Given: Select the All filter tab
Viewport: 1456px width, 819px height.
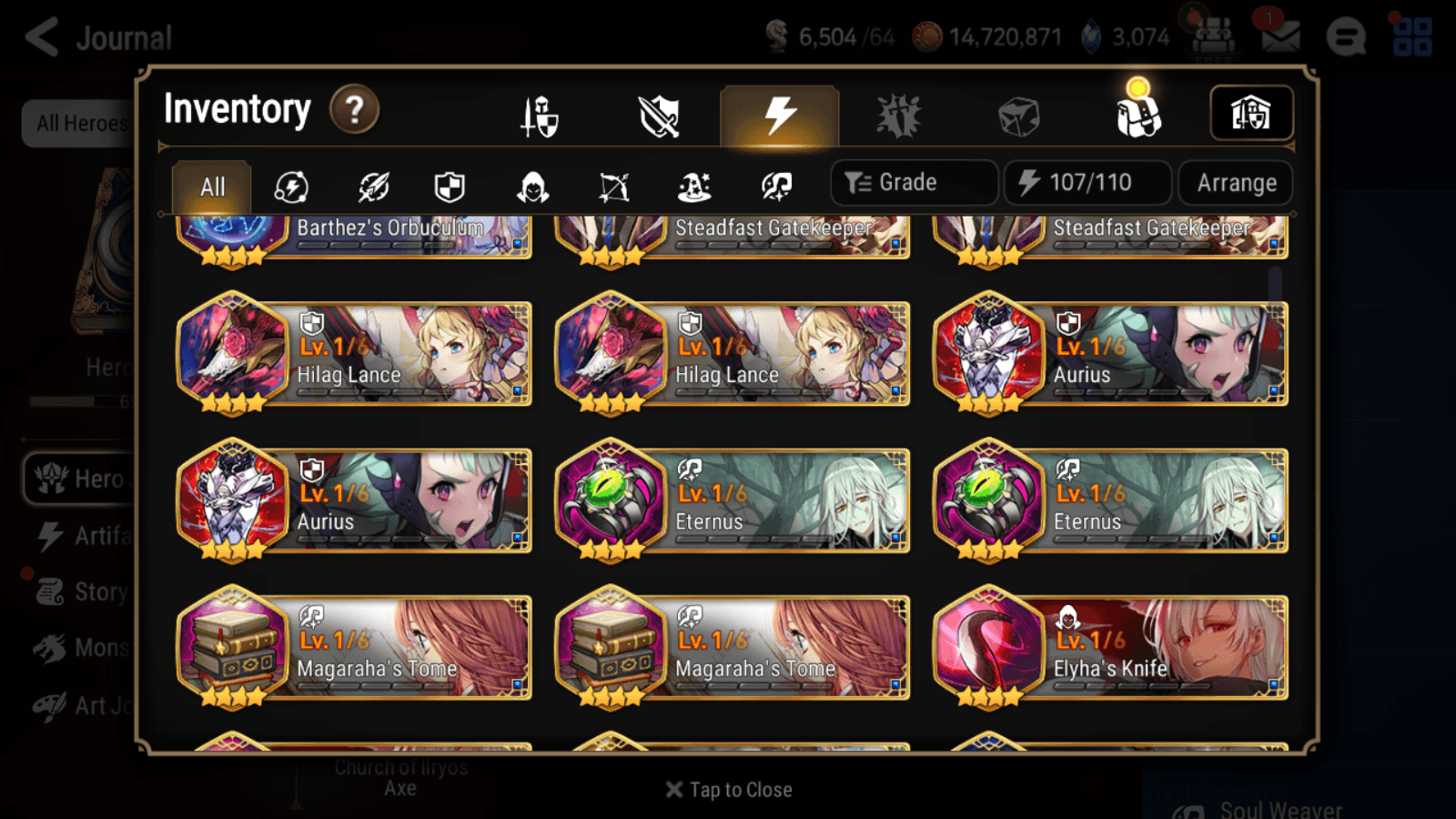Looking at the screenshot, I should 211,187.
